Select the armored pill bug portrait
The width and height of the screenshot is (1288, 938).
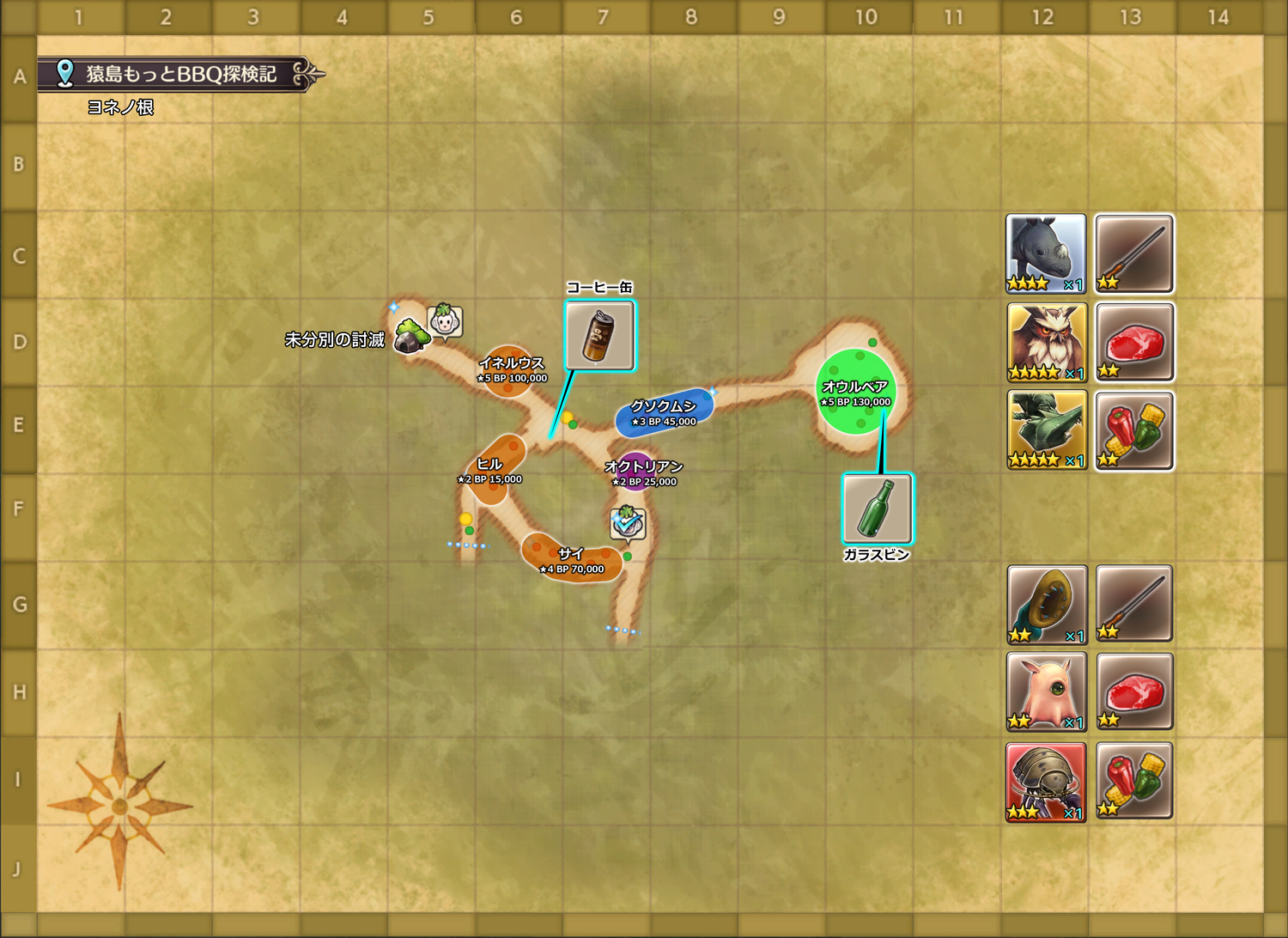tap(1046, 781)
